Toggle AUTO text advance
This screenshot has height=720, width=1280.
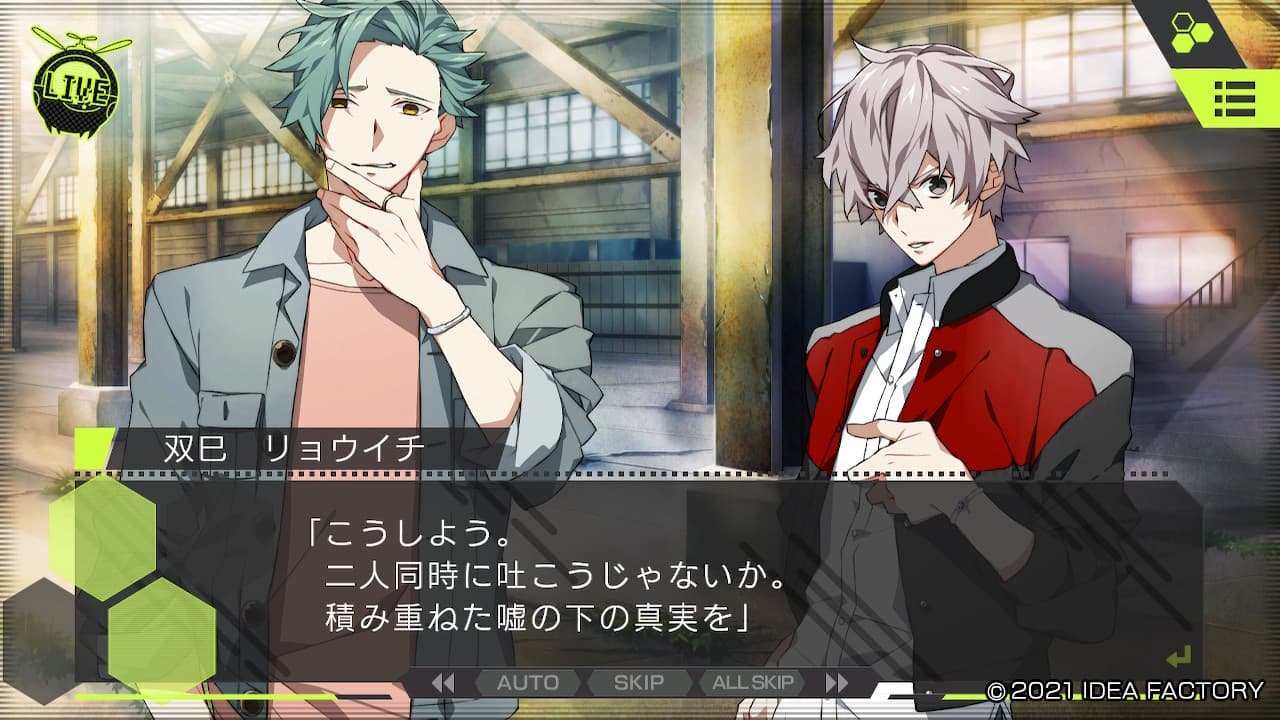click(528, 683)
